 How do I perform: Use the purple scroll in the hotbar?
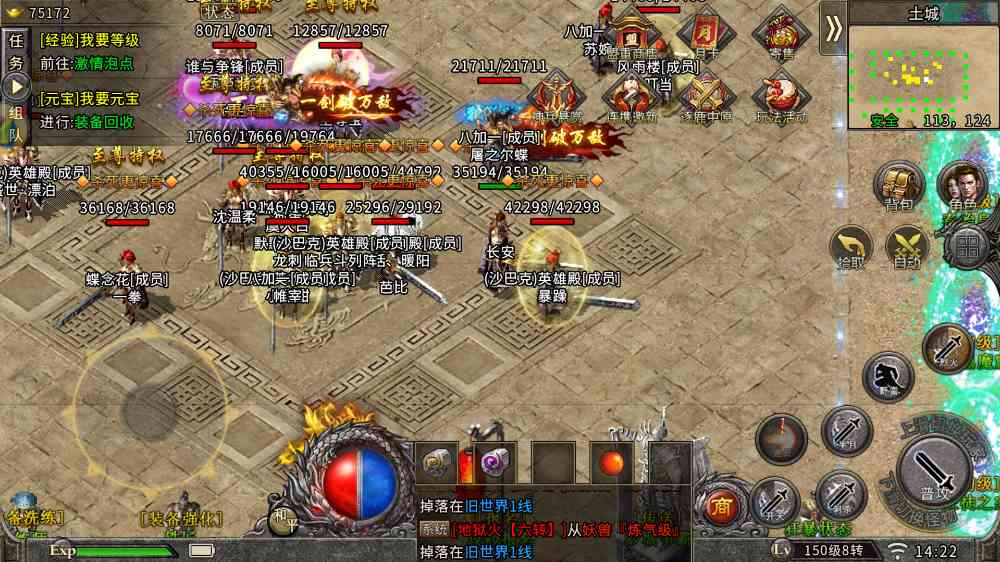[494, 462]
